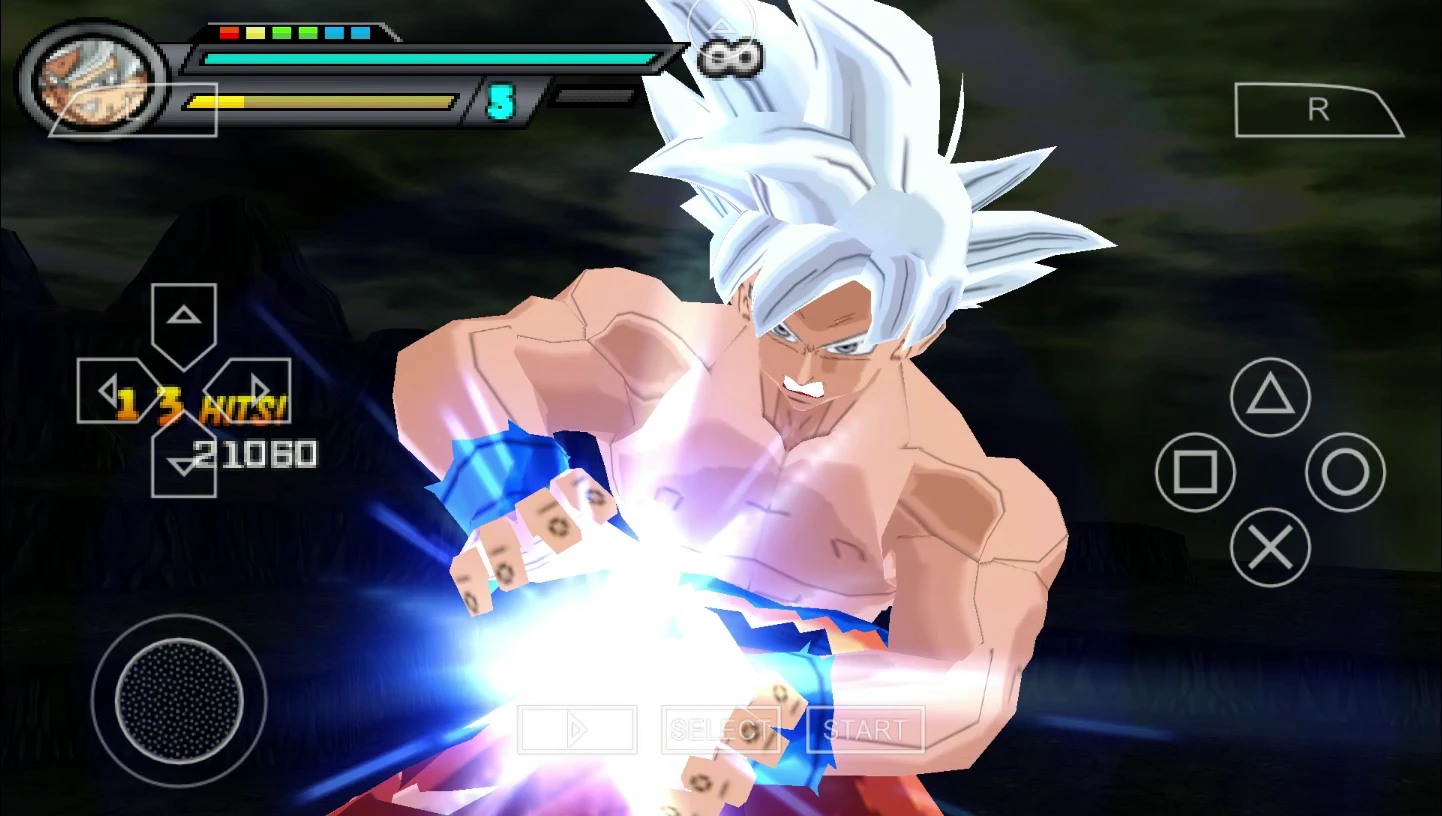This screenshot has width=1442, height=816.
Task: Tap the Square button
Action: click(x=1197, y=473)
